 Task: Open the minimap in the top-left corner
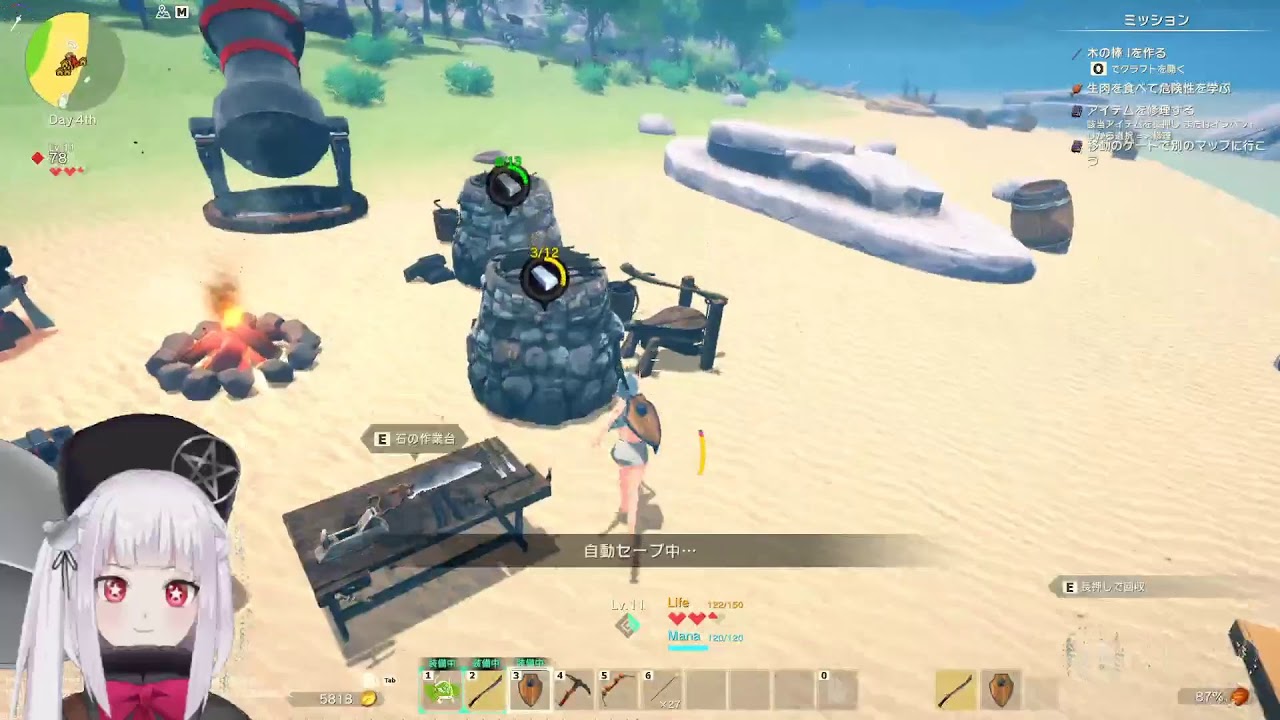coord(72,62)
